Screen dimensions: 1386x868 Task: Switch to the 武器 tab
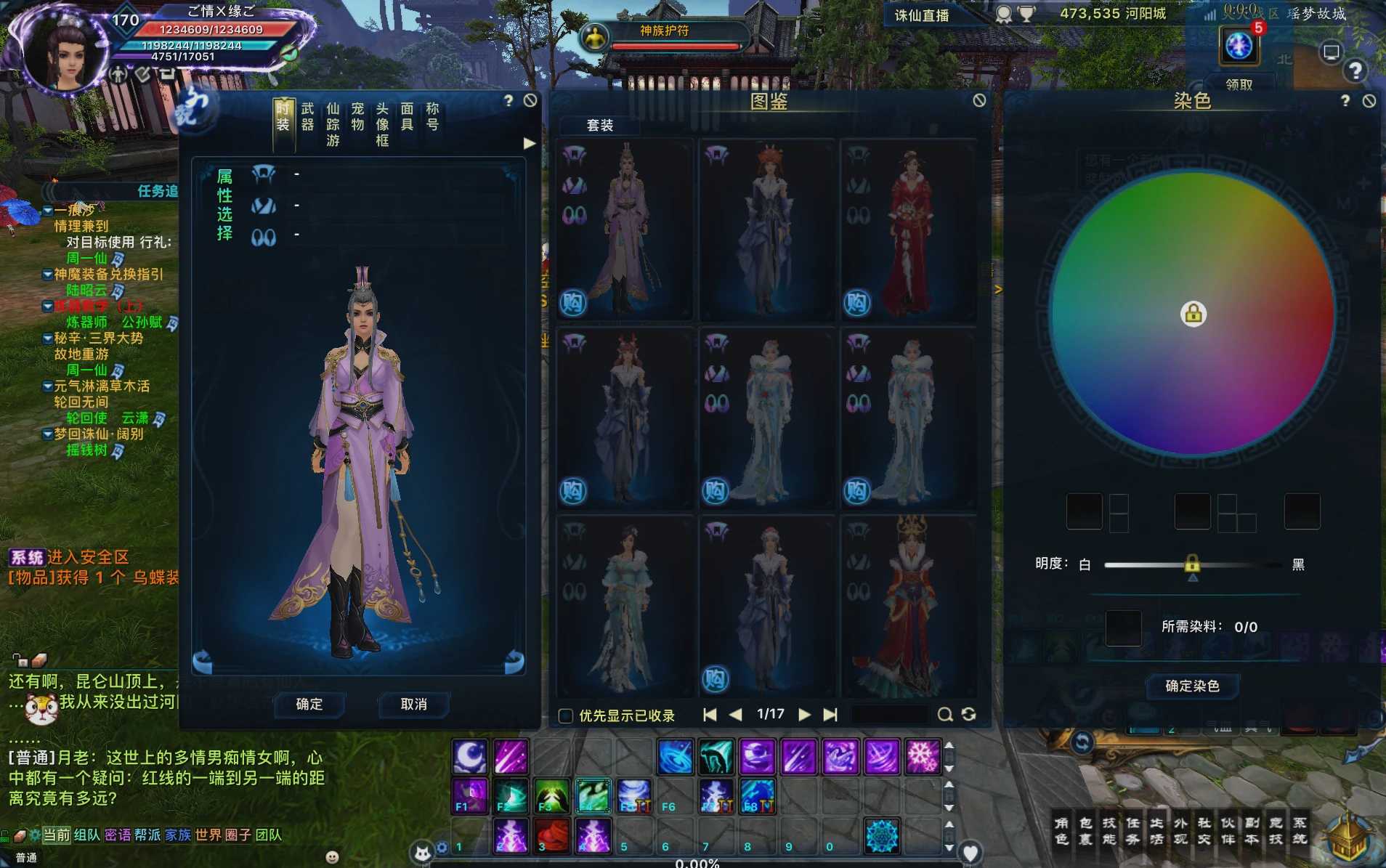308,117
